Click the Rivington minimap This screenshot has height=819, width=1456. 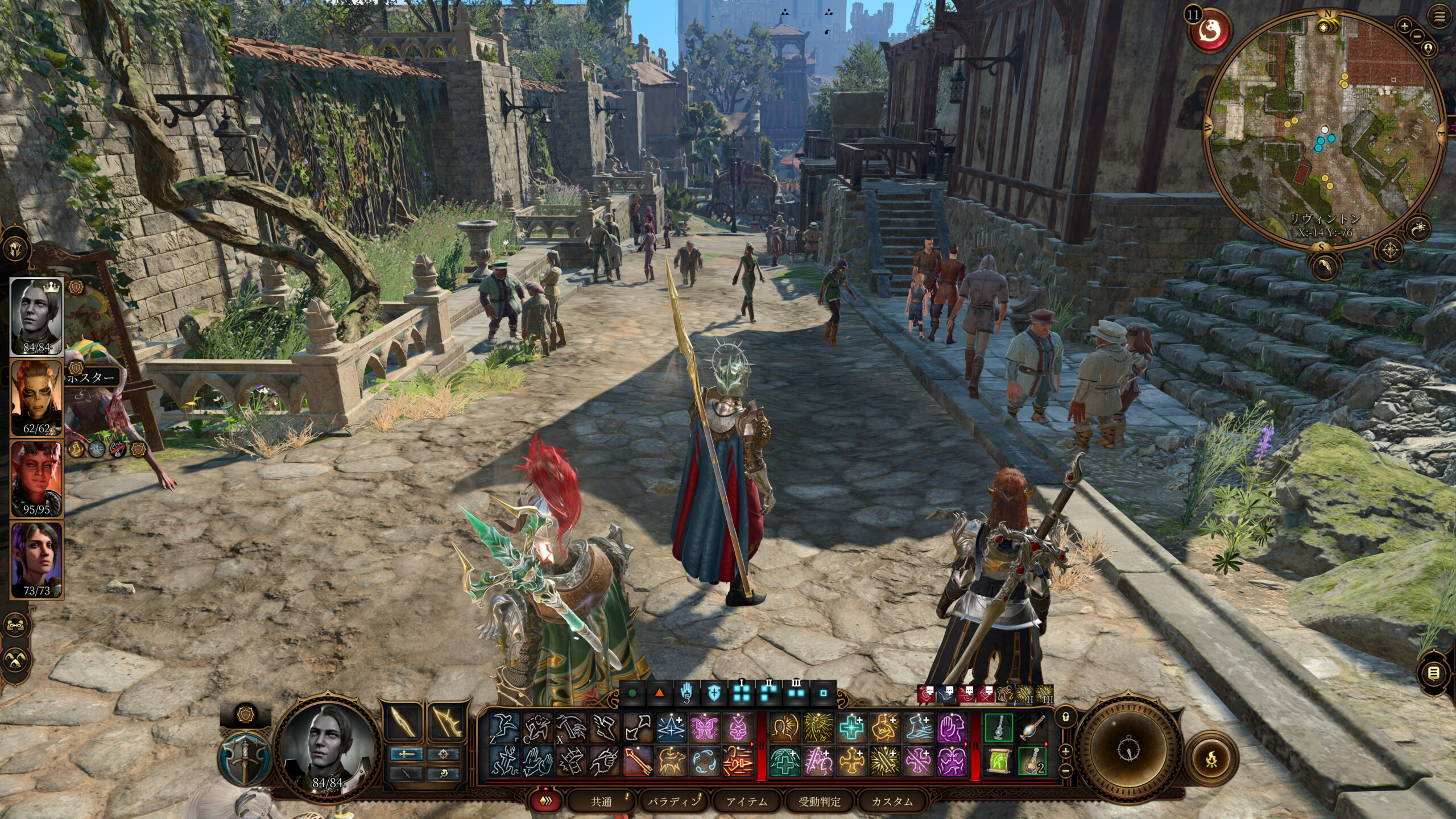(1324, 131)
